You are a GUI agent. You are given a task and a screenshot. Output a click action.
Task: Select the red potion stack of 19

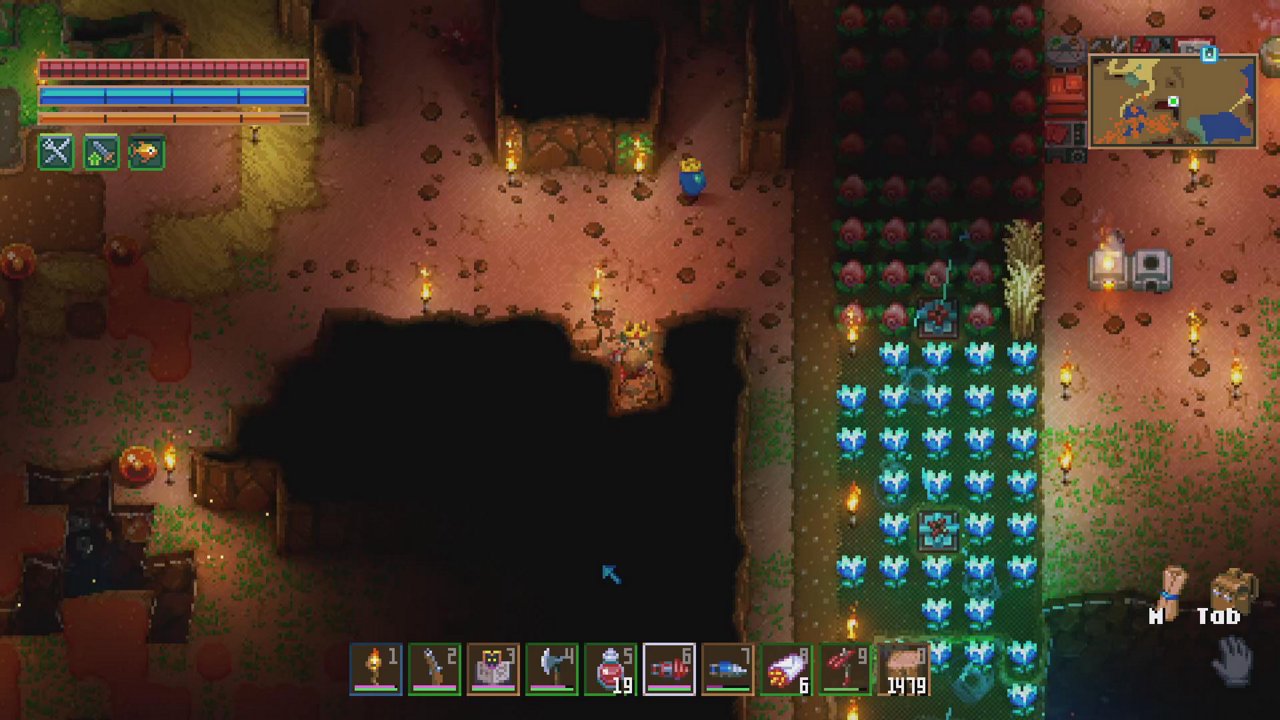[611, 668]
